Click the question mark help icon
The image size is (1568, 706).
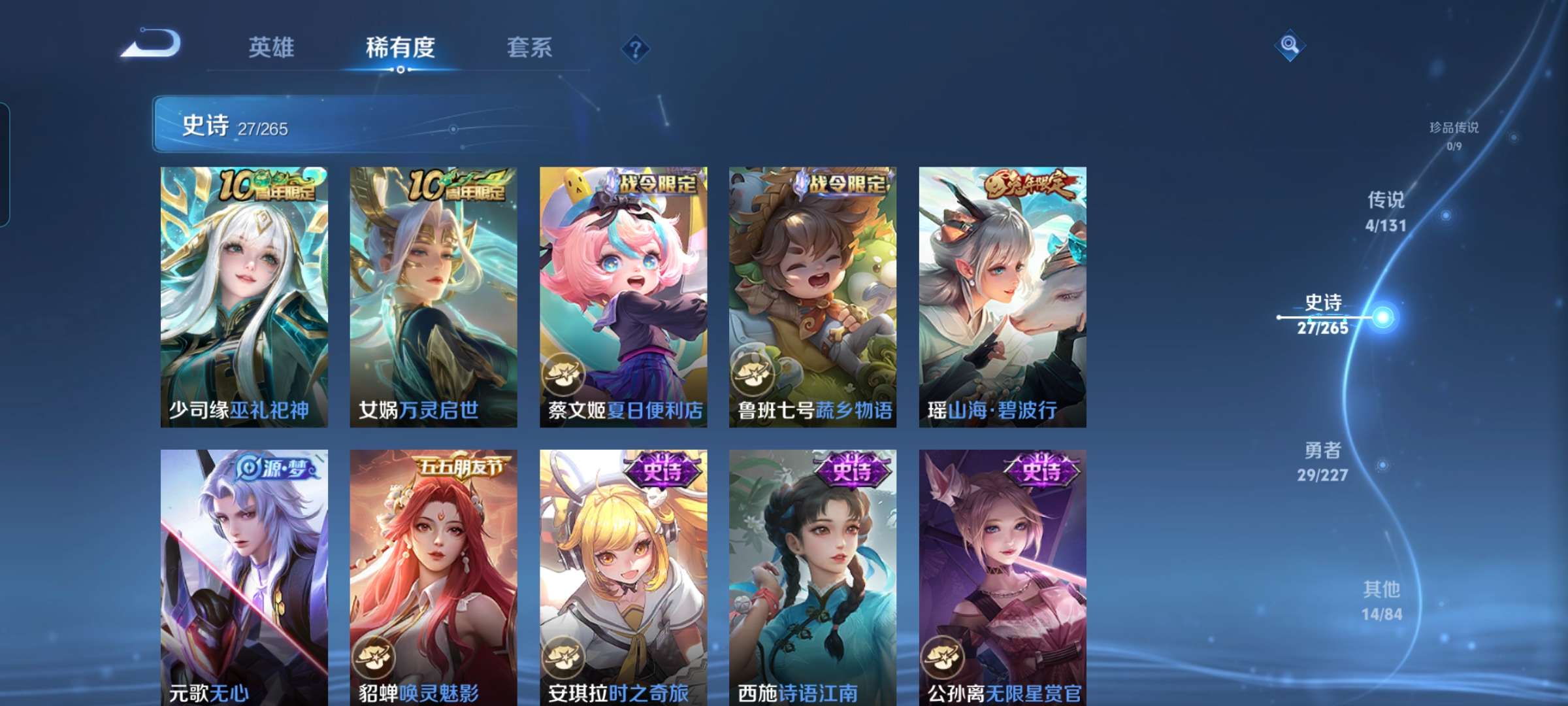coord(634,46)
